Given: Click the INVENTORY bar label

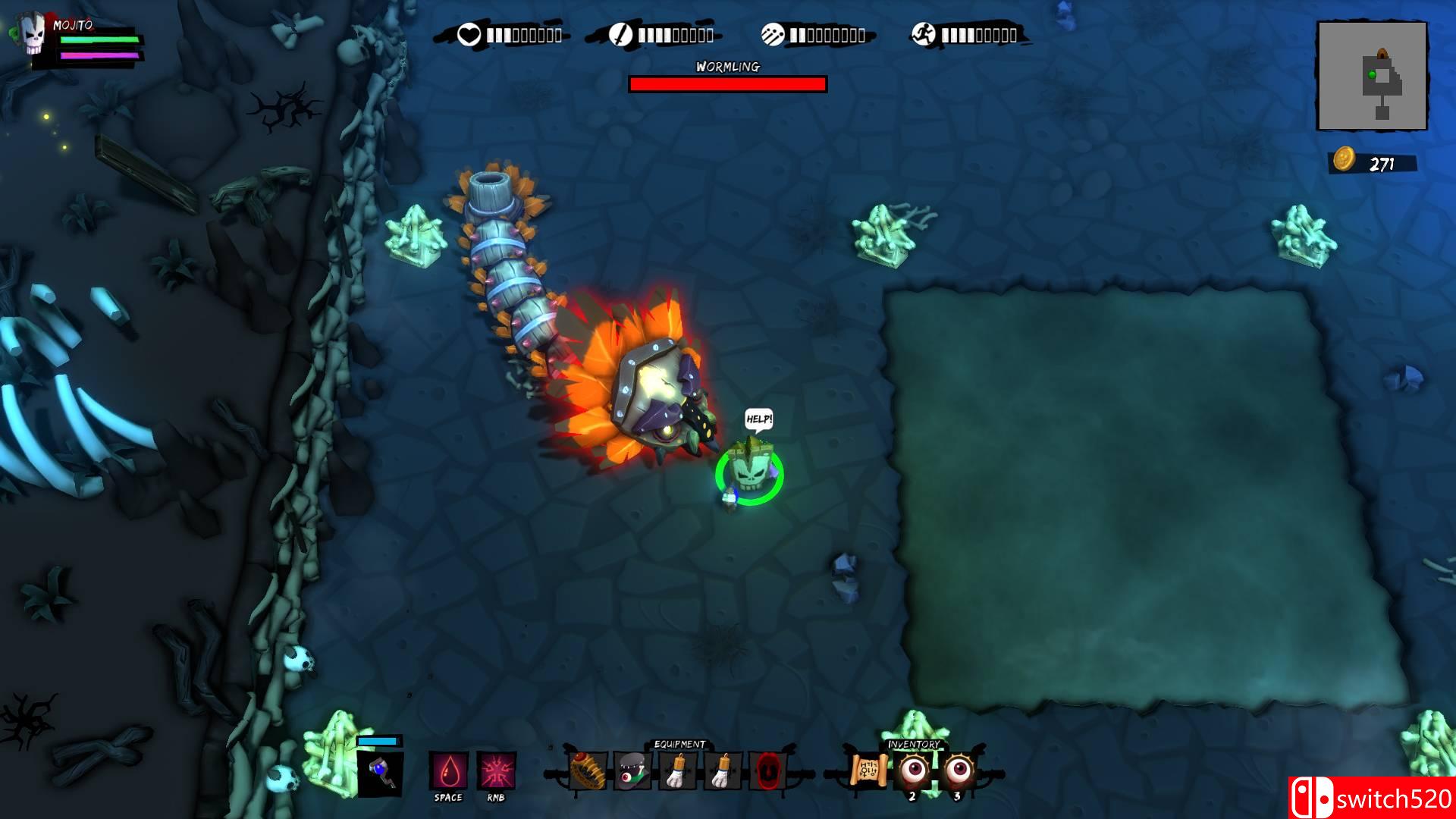Looking at the screenshot, I should (x=915, y=745).
